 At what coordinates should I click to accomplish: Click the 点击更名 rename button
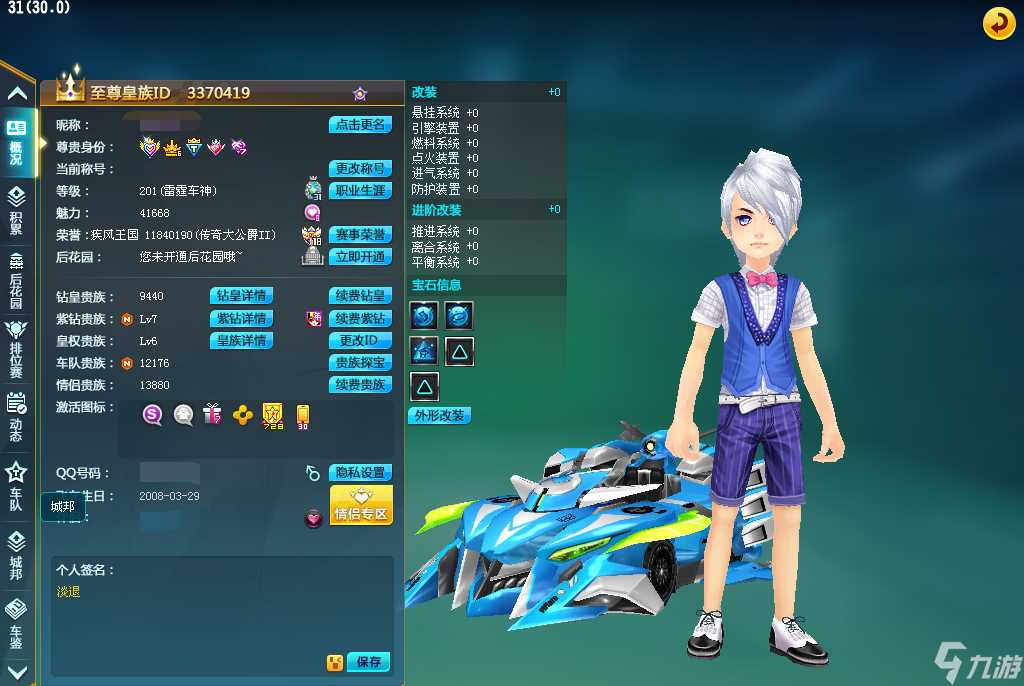(x=360, y=125)
